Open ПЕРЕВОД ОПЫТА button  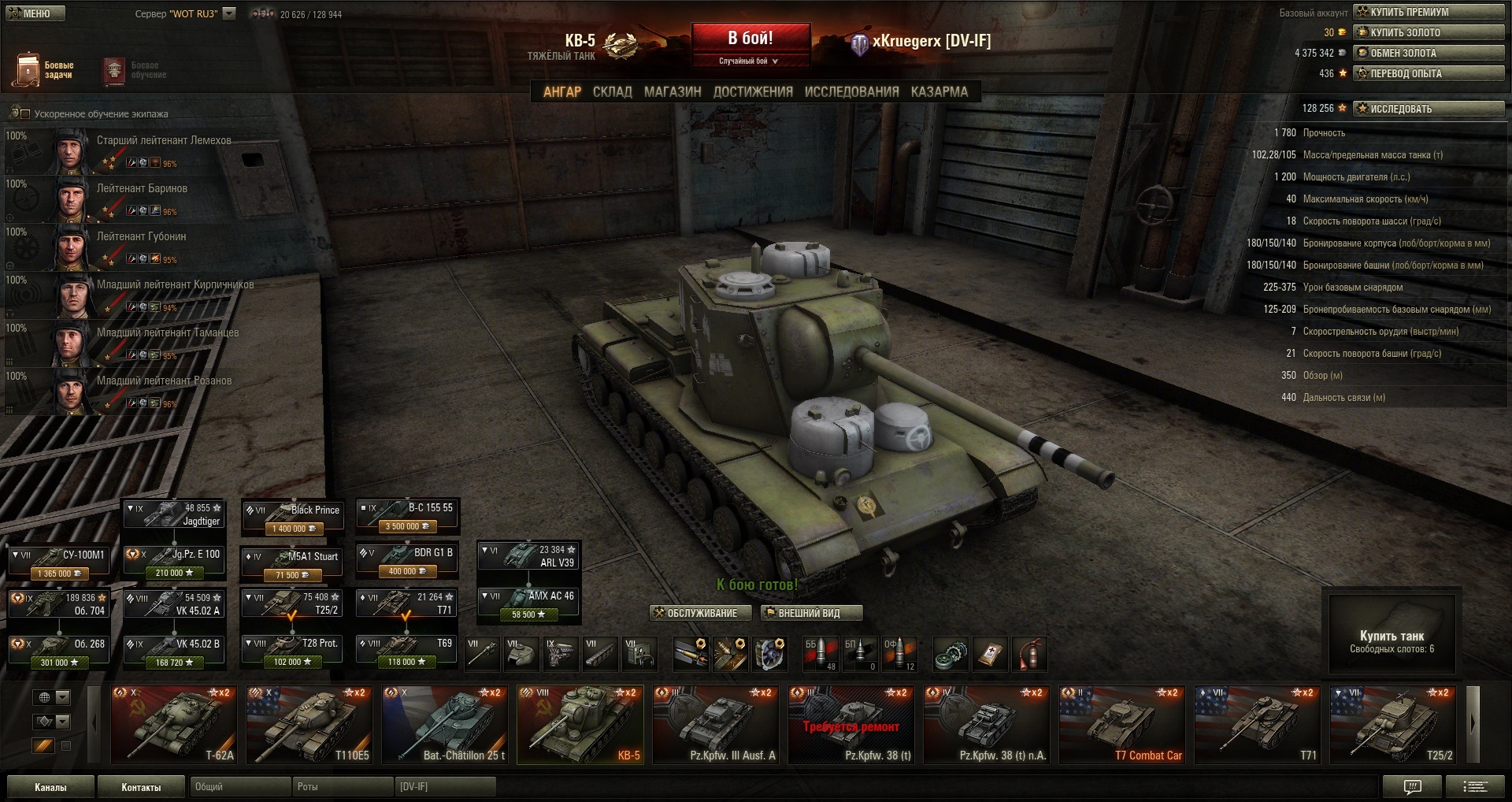1429,73
